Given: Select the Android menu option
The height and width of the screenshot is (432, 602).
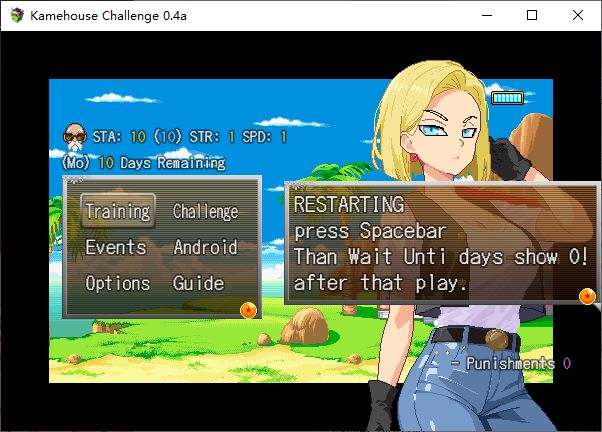Looking at the screenshot, I should coord(205,247).
